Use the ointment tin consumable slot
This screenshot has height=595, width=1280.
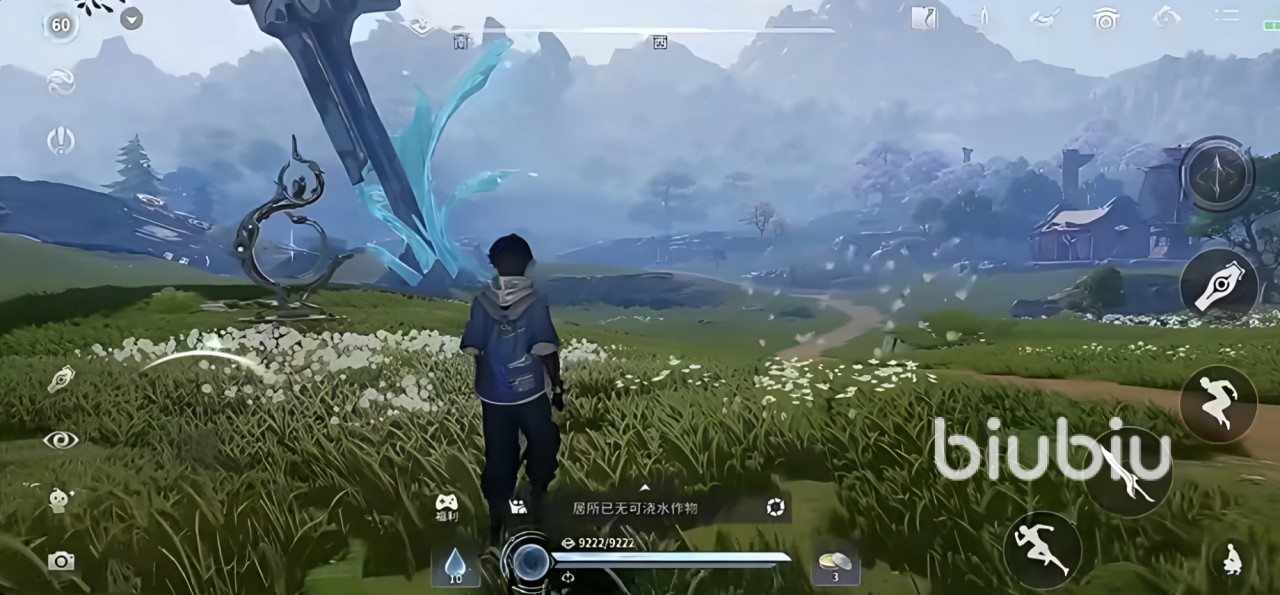coord(835,563)
